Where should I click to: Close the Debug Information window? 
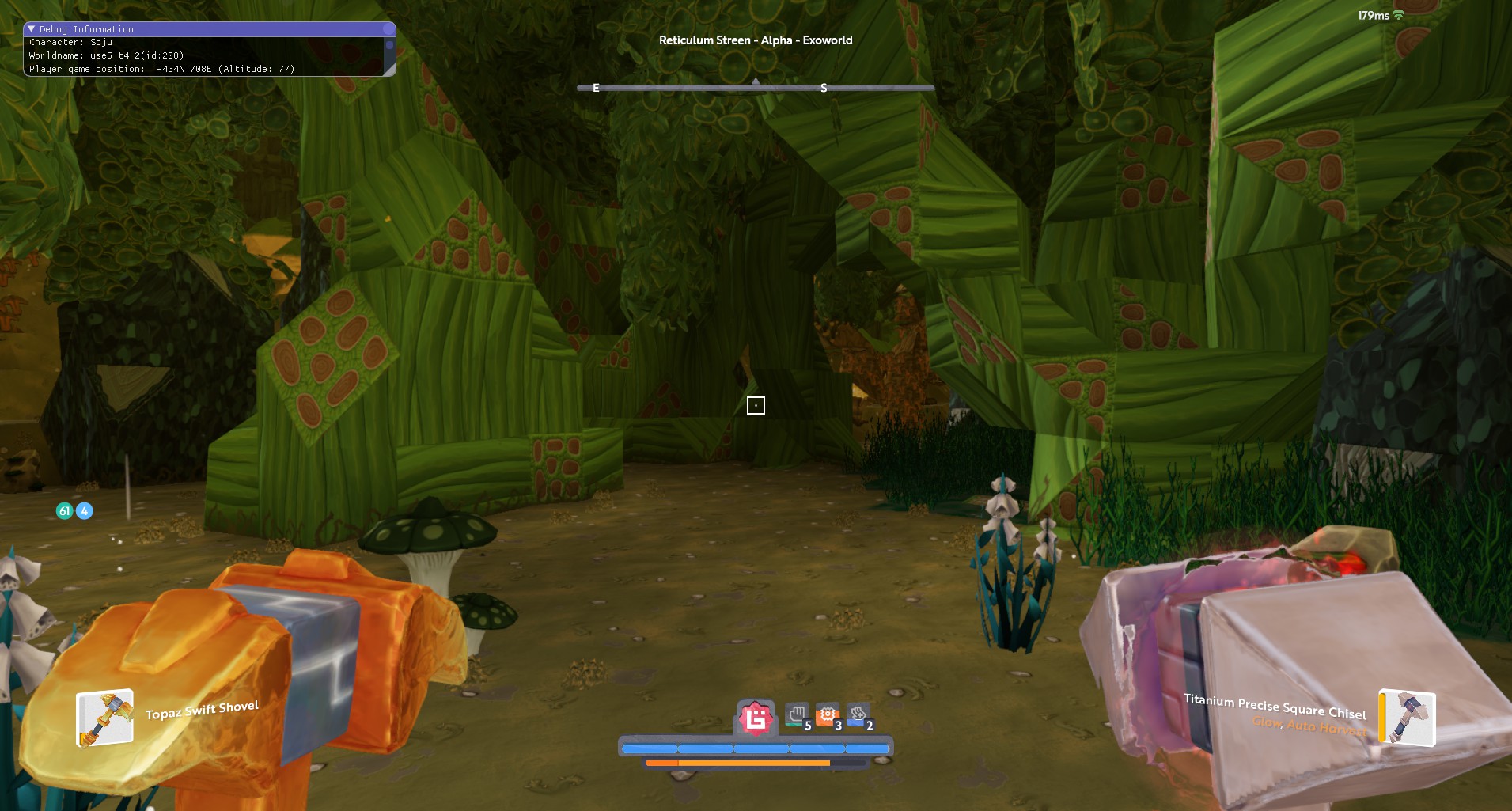[x=388, y=29]
